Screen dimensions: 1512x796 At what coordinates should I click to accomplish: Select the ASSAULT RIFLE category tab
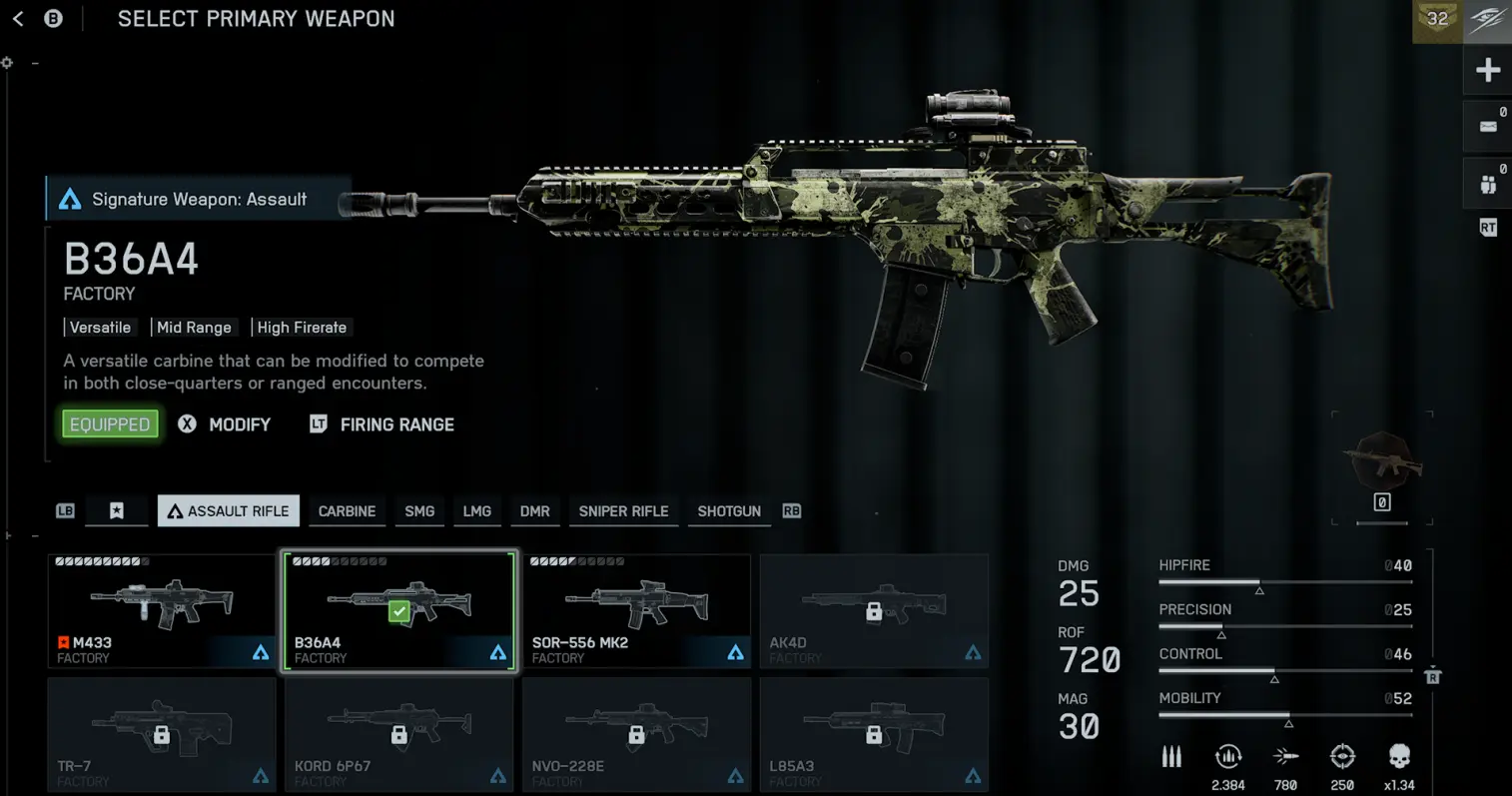click(229, 511)
